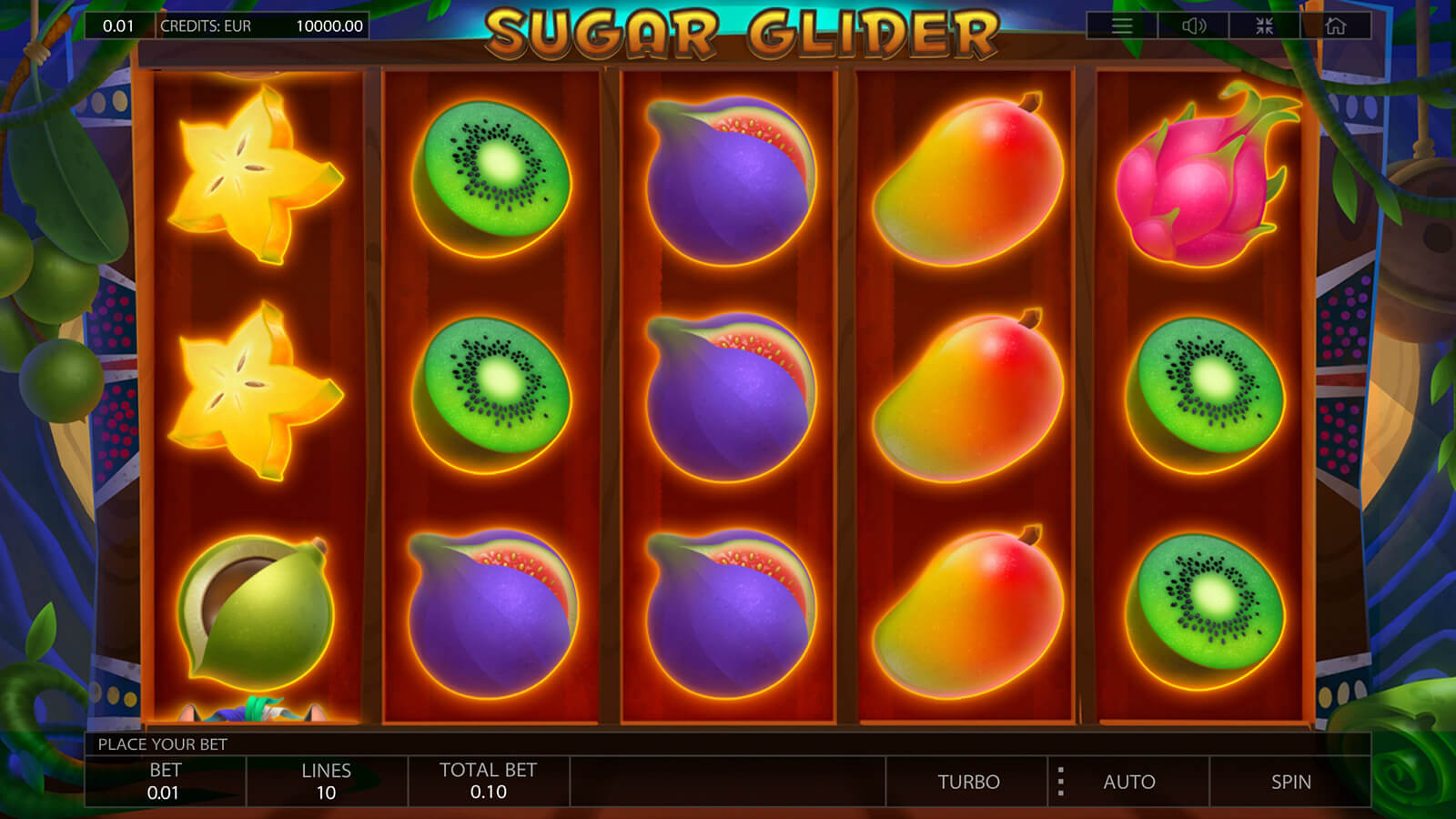The width and height of the screenshot is (1456, 819).
Task: Open the Total Bet panel
Action: [x=488, y=782]
